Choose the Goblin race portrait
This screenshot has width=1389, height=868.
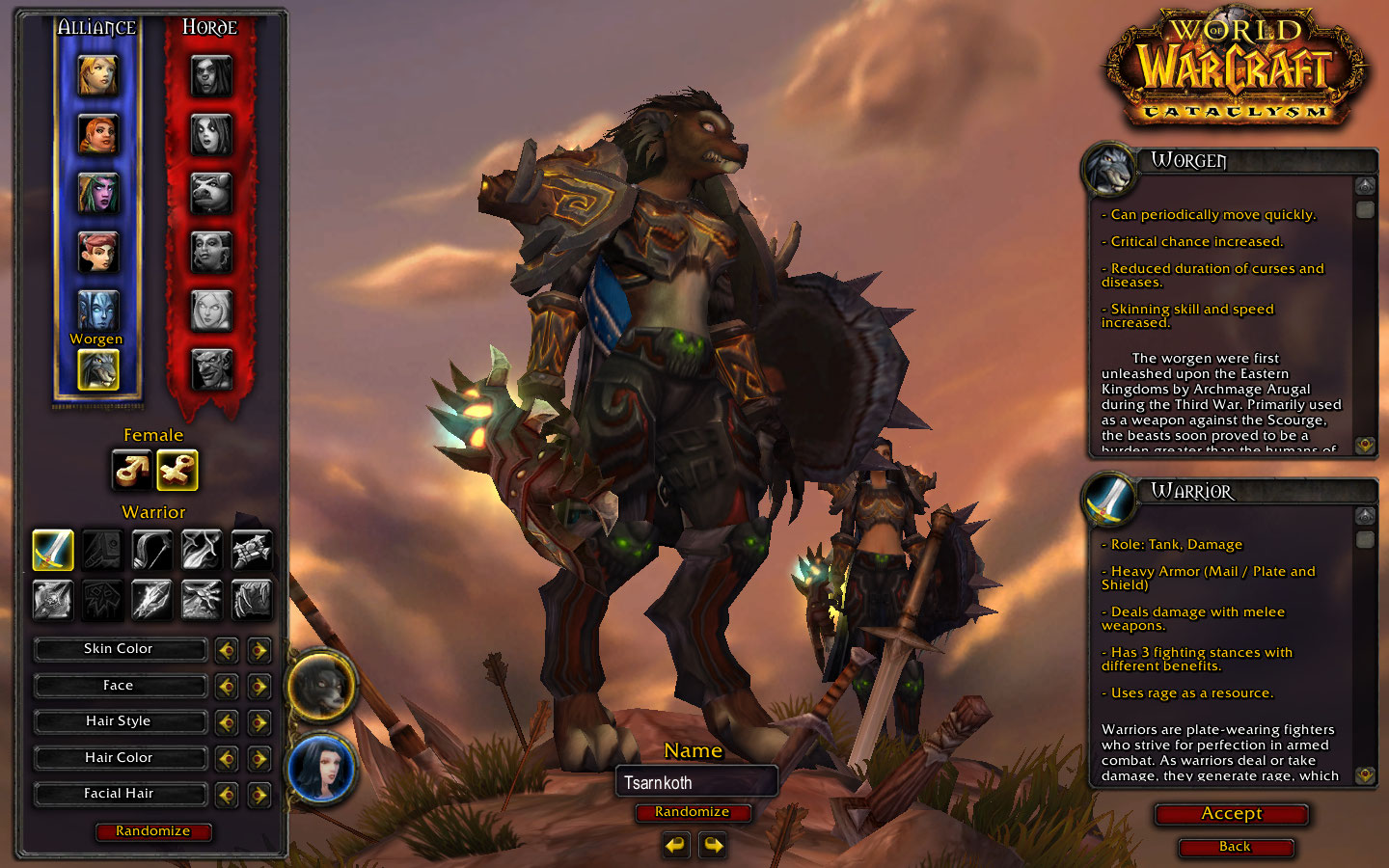coord(210,369)
